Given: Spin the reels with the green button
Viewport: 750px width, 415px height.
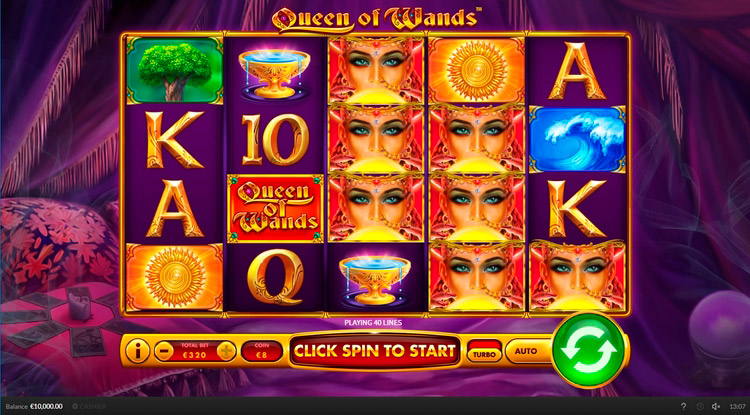Looking at the screenshot, I should [588, 350].
